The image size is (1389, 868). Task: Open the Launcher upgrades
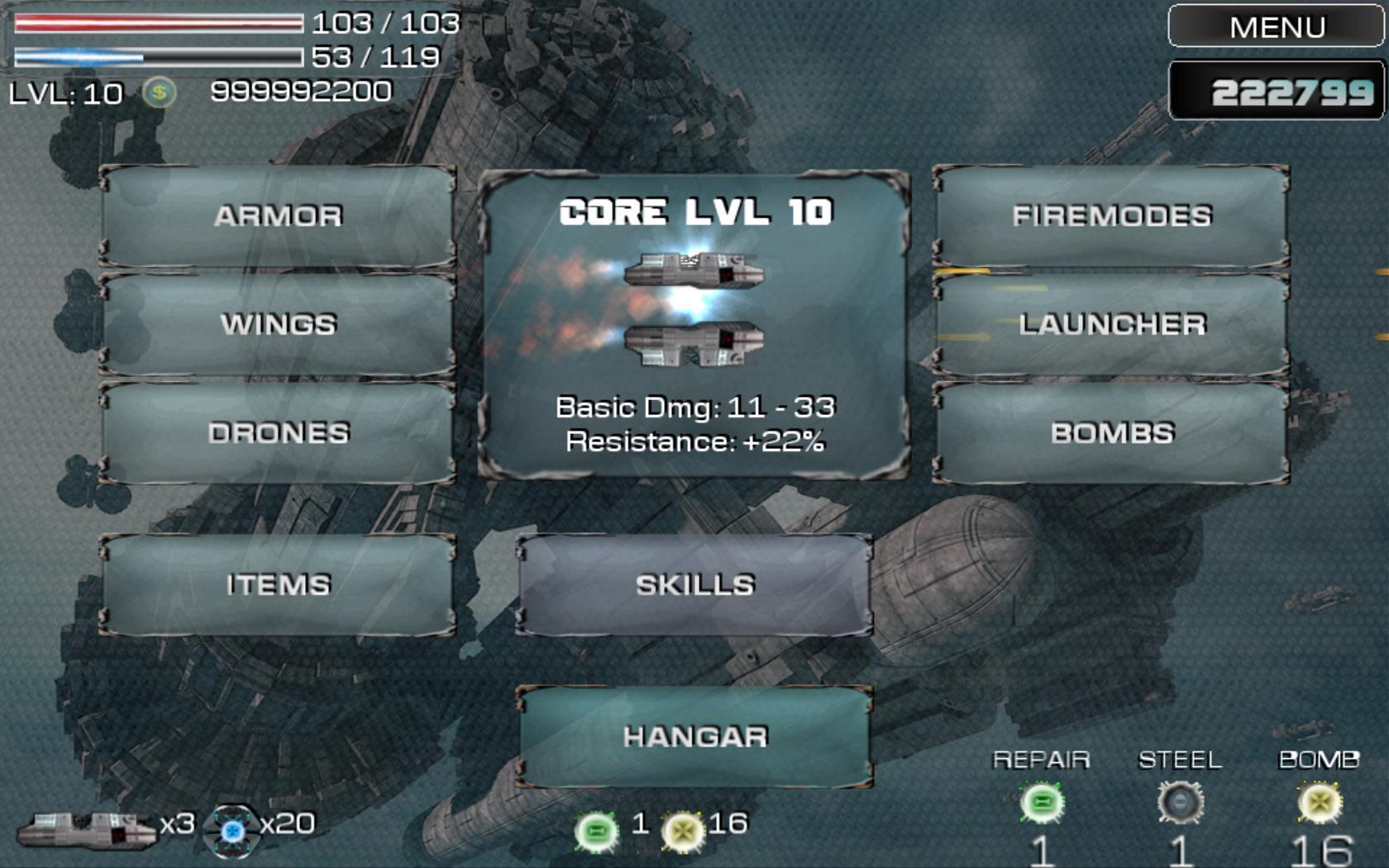click(1111, 324)
